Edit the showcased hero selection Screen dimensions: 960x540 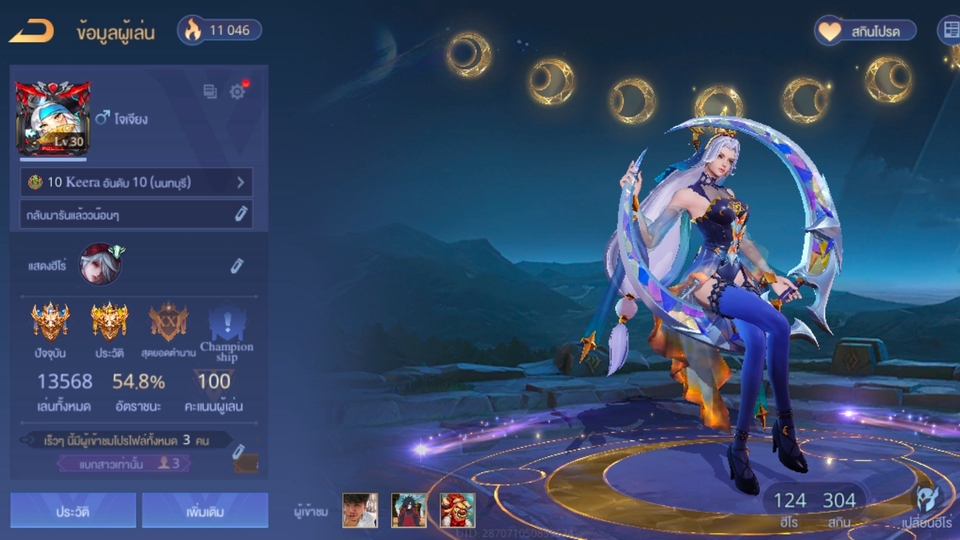point(237,265)
